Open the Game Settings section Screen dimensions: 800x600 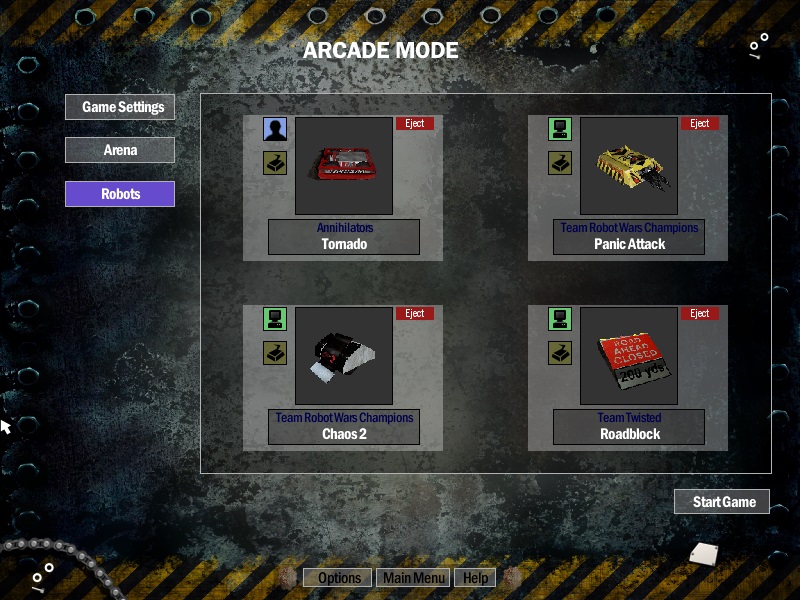pyautogui.click(x=120, y=107)
